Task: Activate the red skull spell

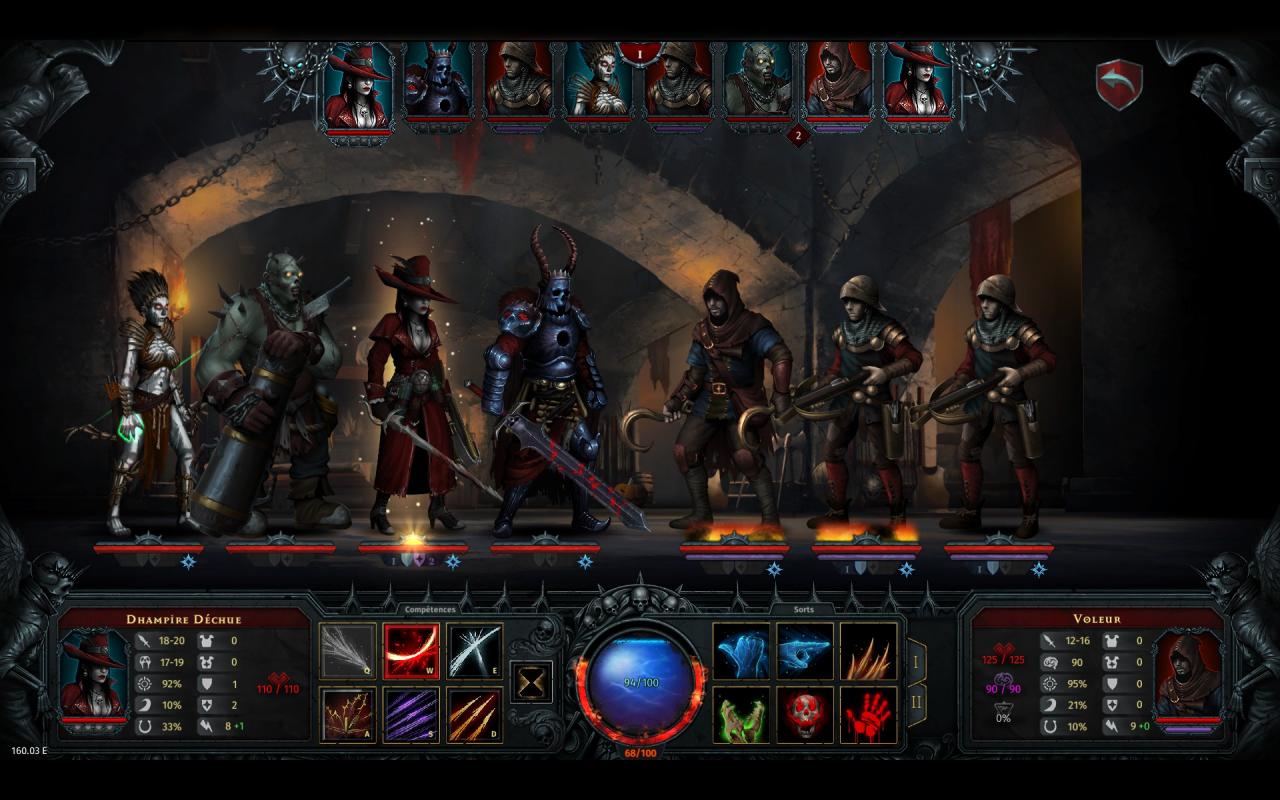Action: coord(805,715)
